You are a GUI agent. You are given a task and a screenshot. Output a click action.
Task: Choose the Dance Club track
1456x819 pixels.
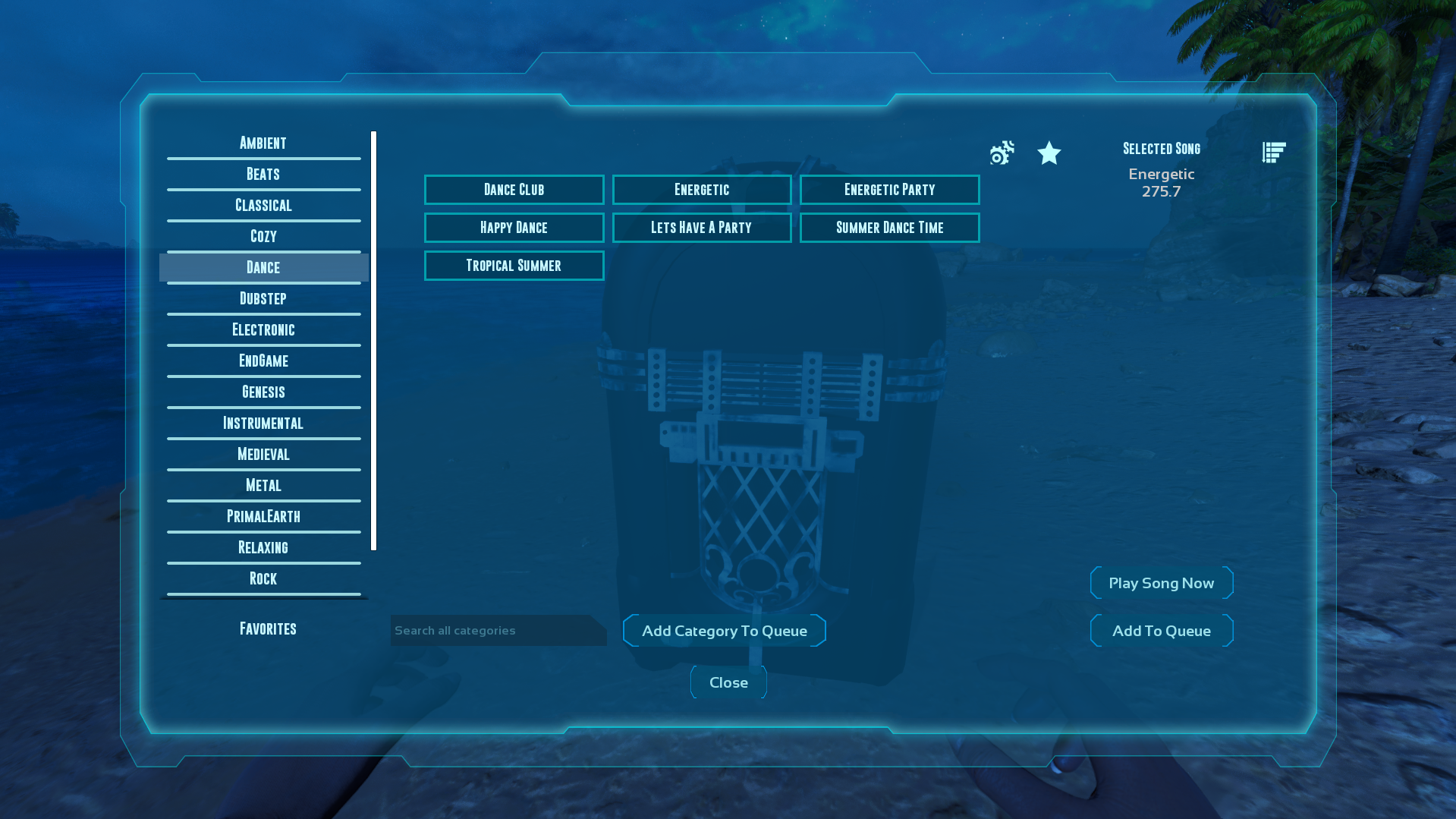pos(514,189)
